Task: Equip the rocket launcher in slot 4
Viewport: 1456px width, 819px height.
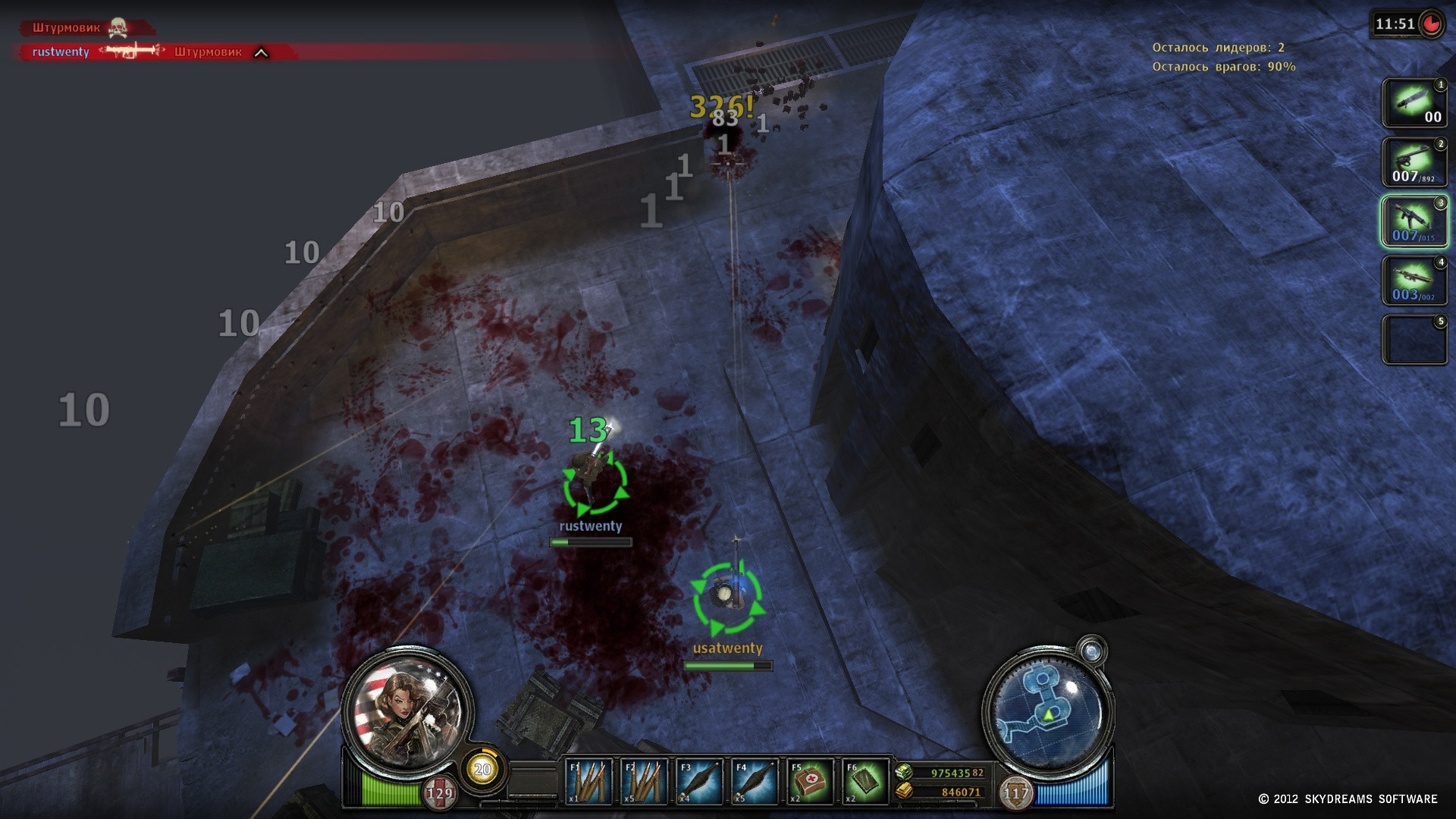Action: coord(1414,281)
